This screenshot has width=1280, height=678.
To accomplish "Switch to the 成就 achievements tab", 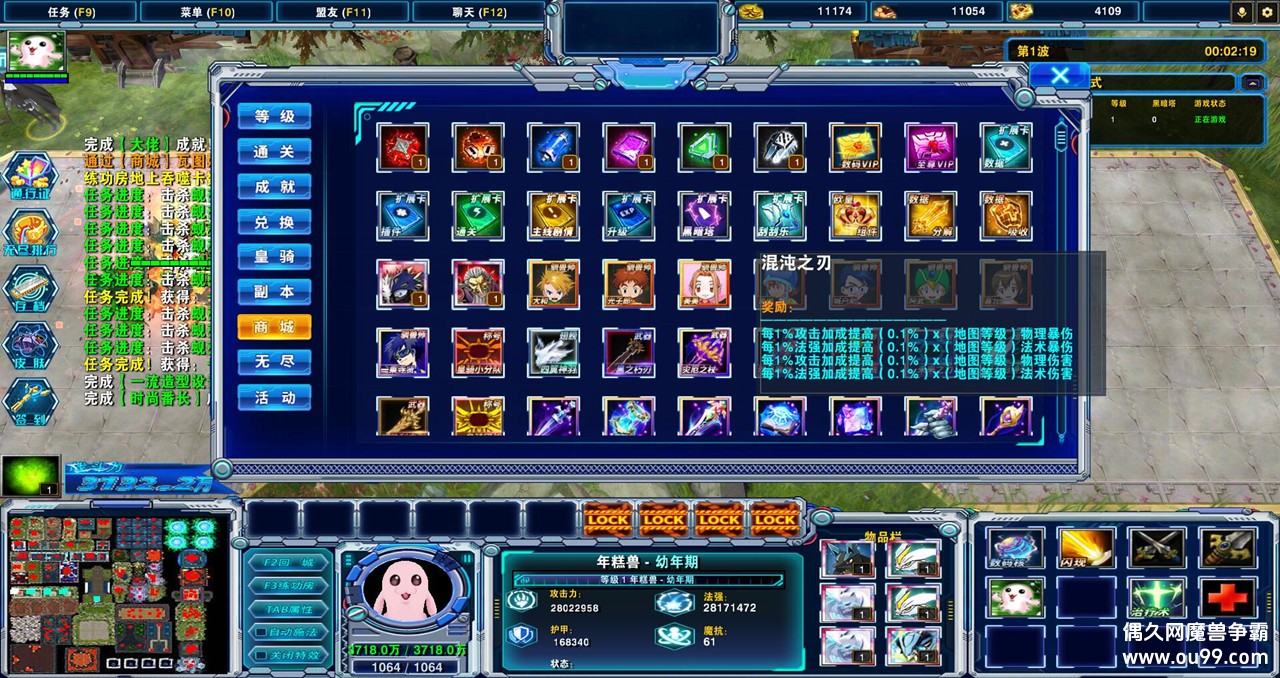I will [274, 187].
